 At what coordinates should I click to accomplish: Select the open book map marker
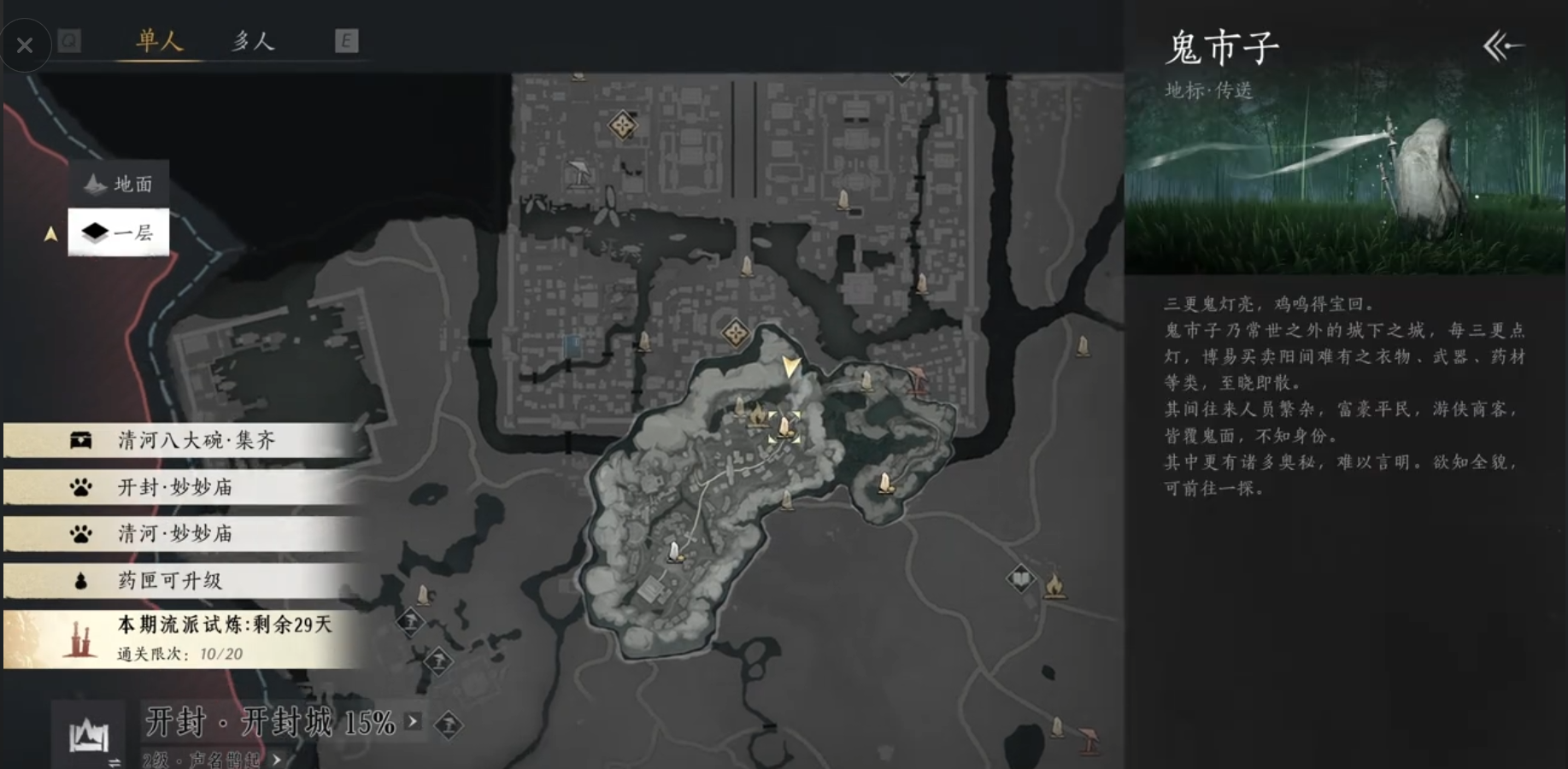1020,579
